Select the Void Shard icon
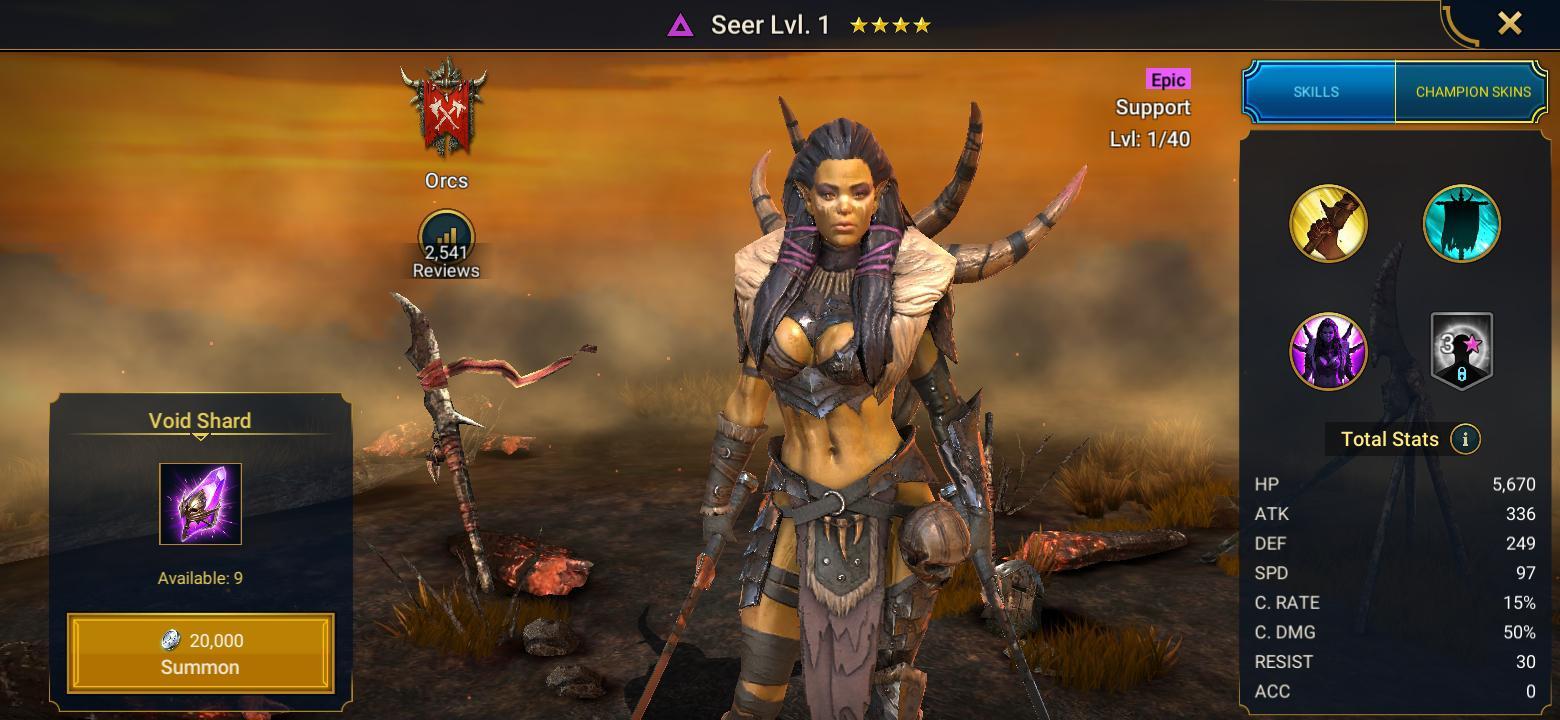The image size is (1560, 720). 200,504
